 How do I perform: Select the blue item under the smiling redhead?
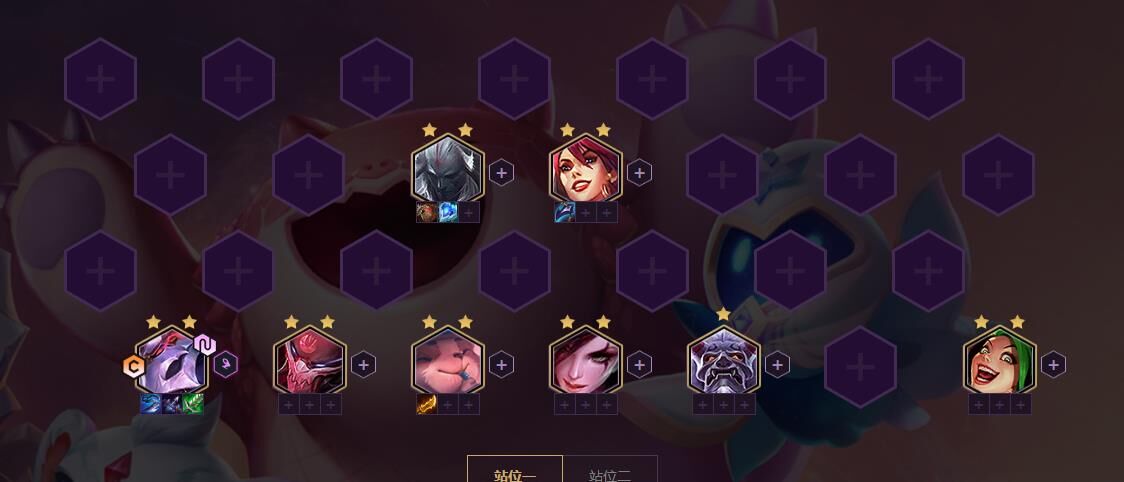point(565,212)
